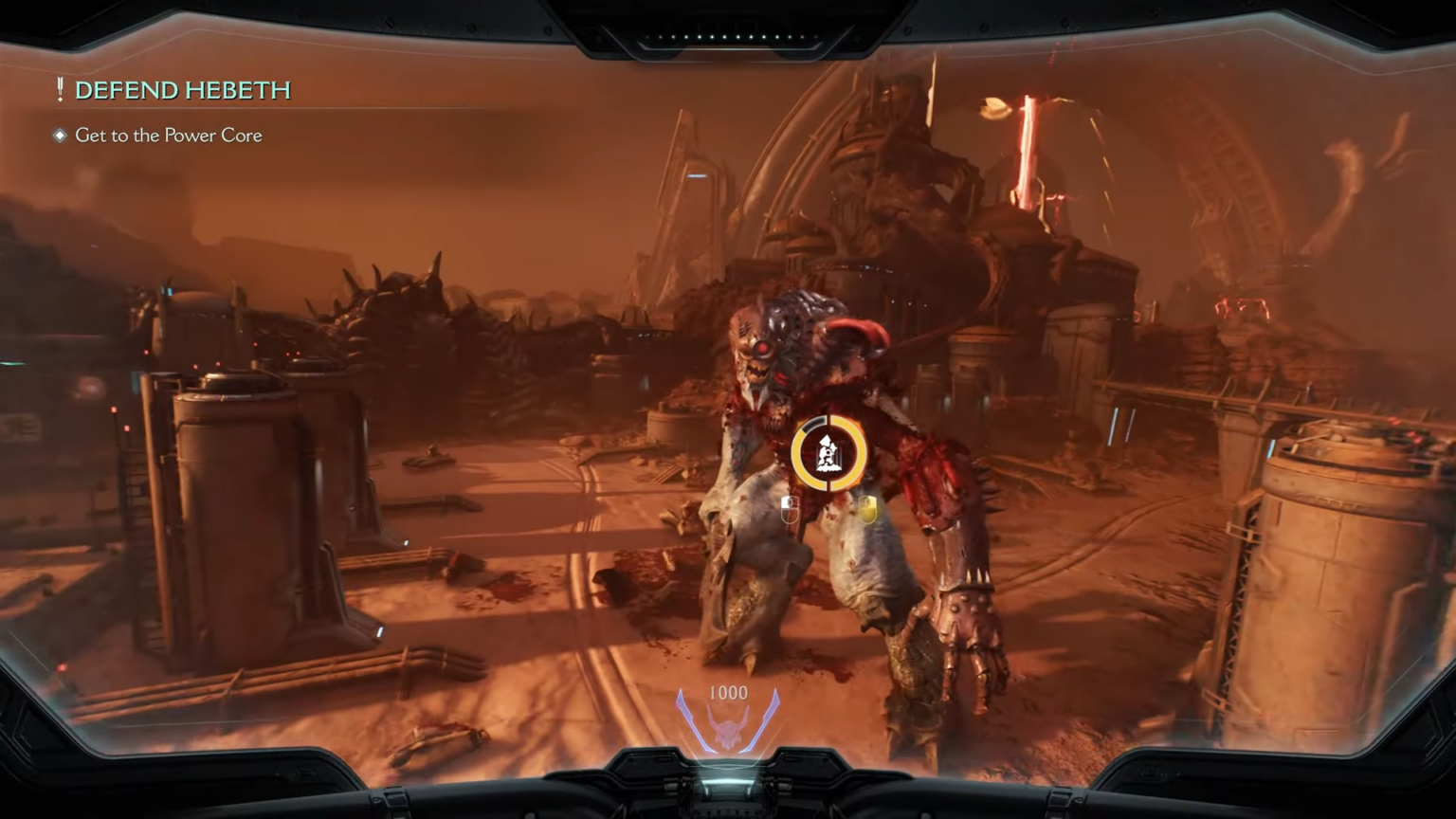Click the highlighted right mouse button prompt
The width and height of the screenshot is (1456, 819).
coord(867,512)
